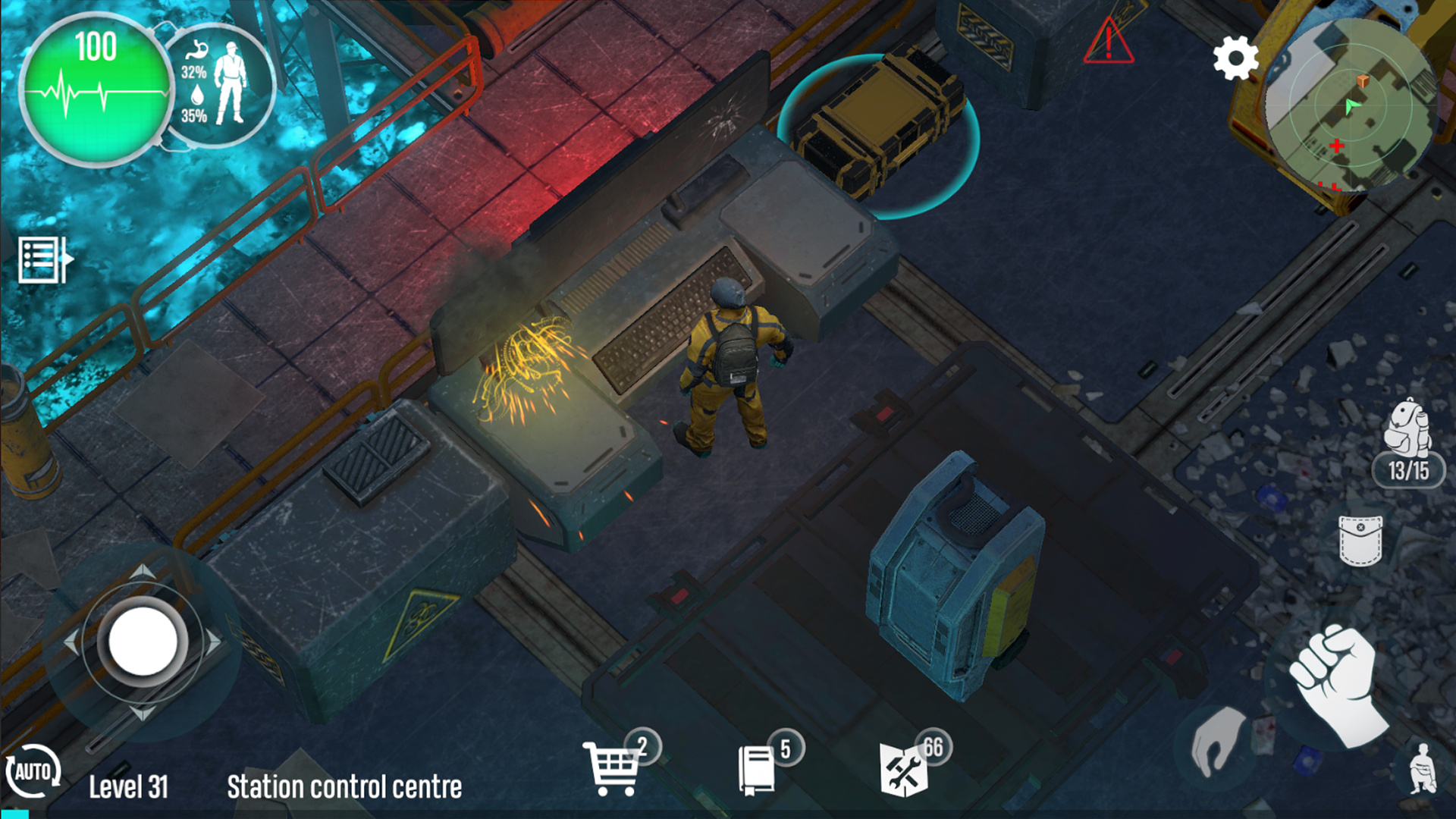Select the Station control centre label

(x=343, y=787)
